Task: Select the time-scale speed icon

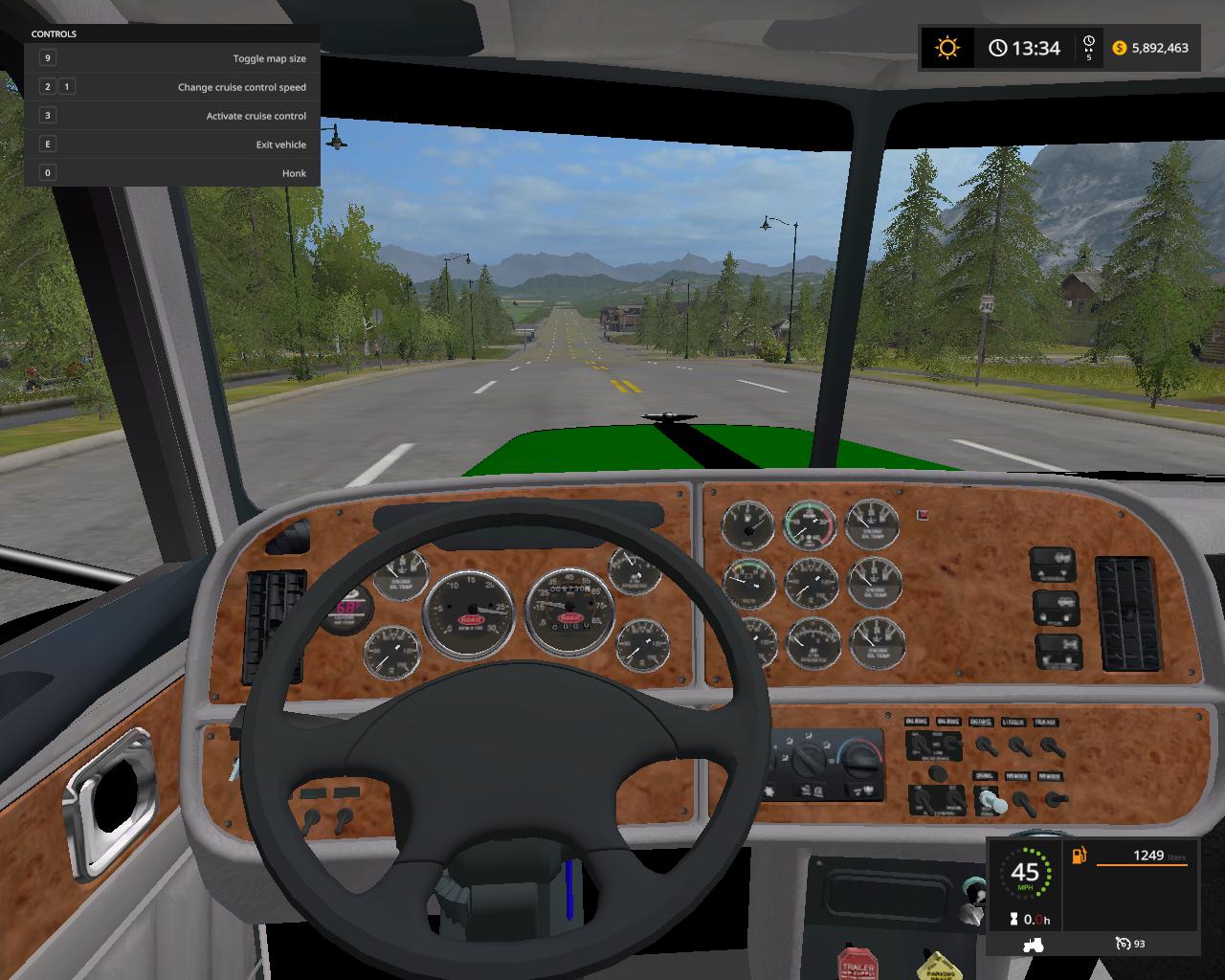Action: (x=1089, y=44)
